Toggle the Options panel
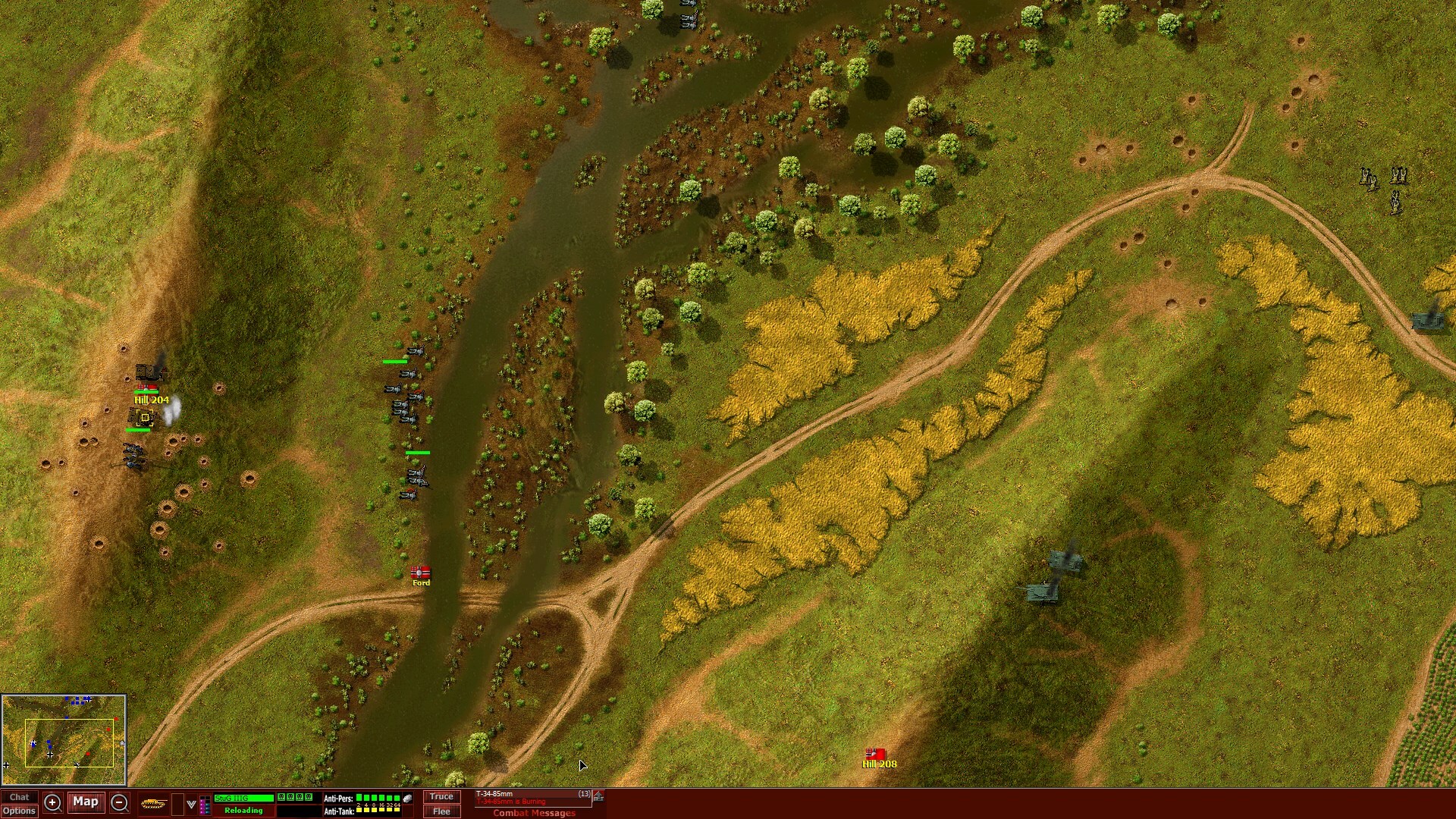Screen dimensions: 1456x819 21,811
